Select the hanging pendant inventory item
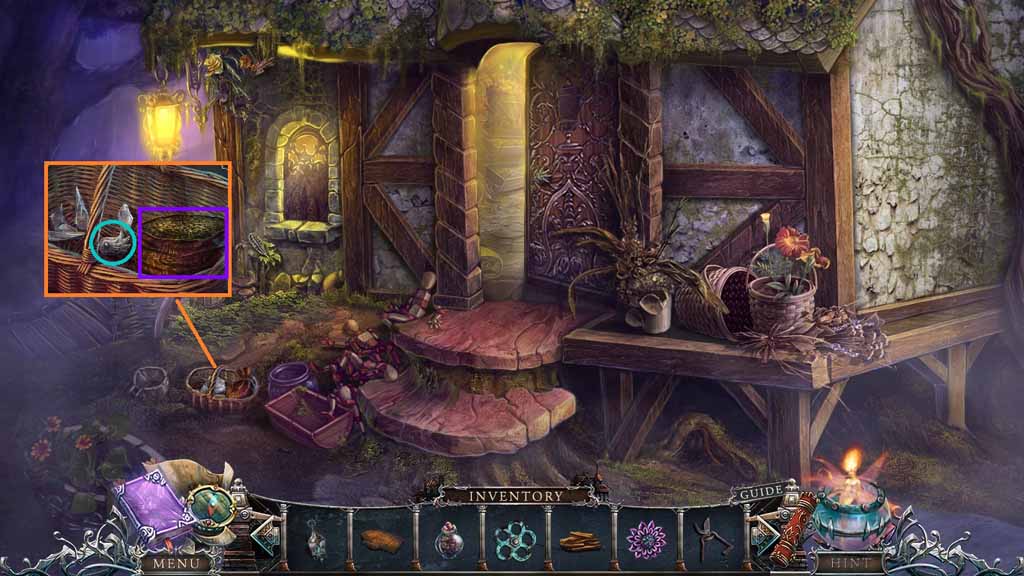This screenshot has height=576, width=1024. pyautogui.click(x=318, y=539)
